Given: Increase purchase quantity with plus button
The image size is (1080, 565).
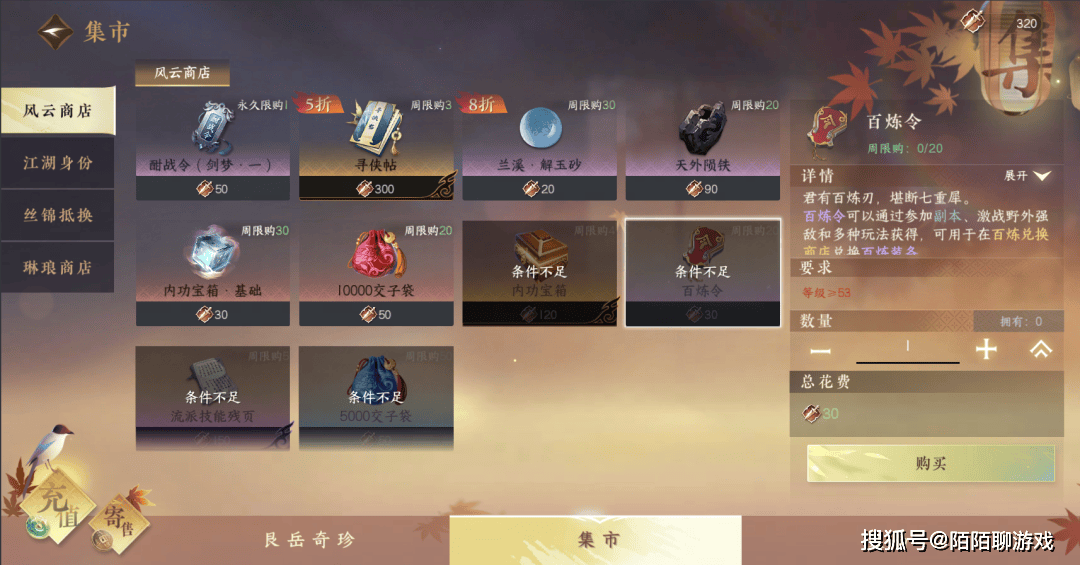Looking at the screenshot, I should 986,350.
